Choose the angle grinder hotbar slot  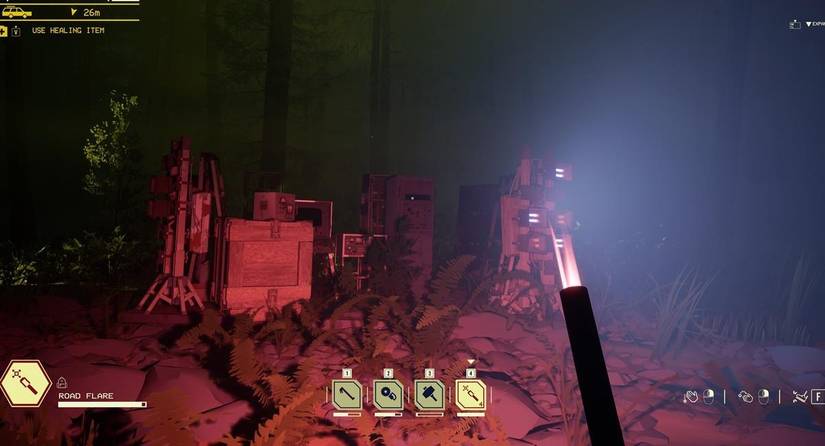click(x=388, y=395)
